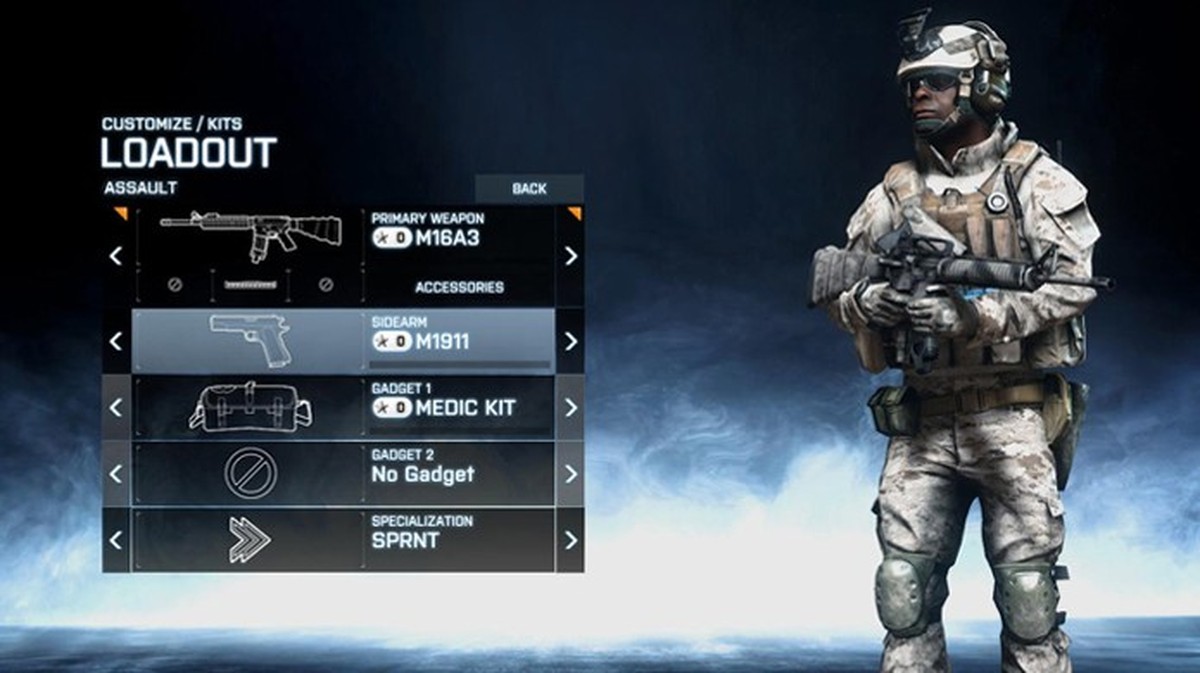Change Gadget 2 with left arrow
This screenshot has width=1200, height=673.
tap(116, 473)
